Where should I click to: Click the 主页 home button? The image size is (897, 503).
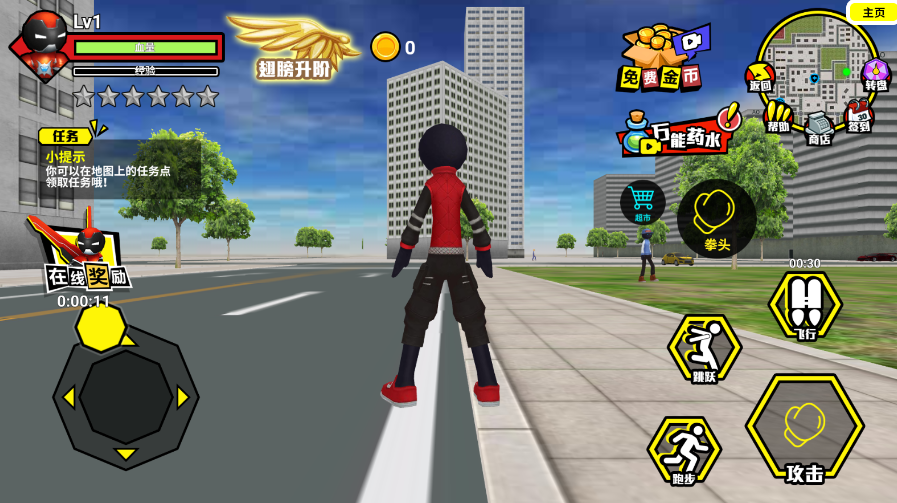tap(873, 13)
